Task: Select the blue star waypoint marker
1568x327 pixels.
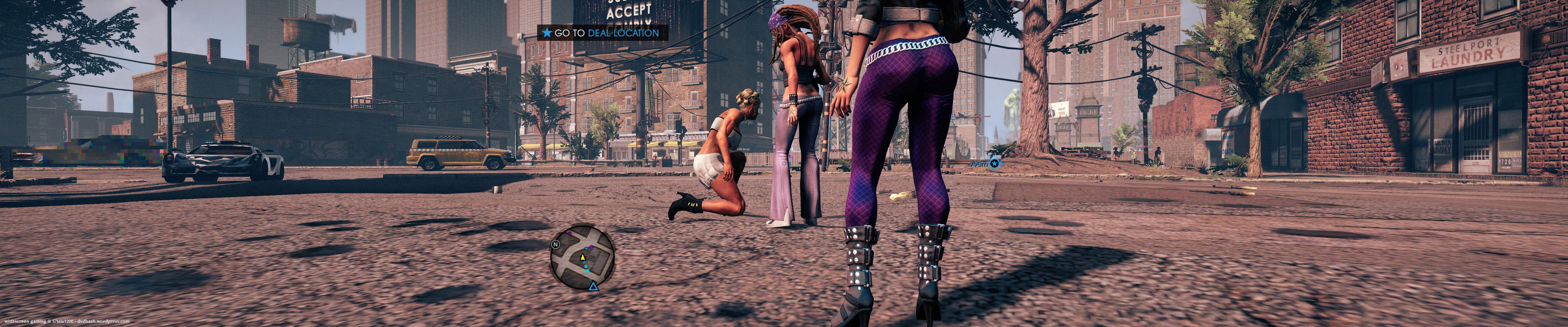Action: click(x=995, y=163)
